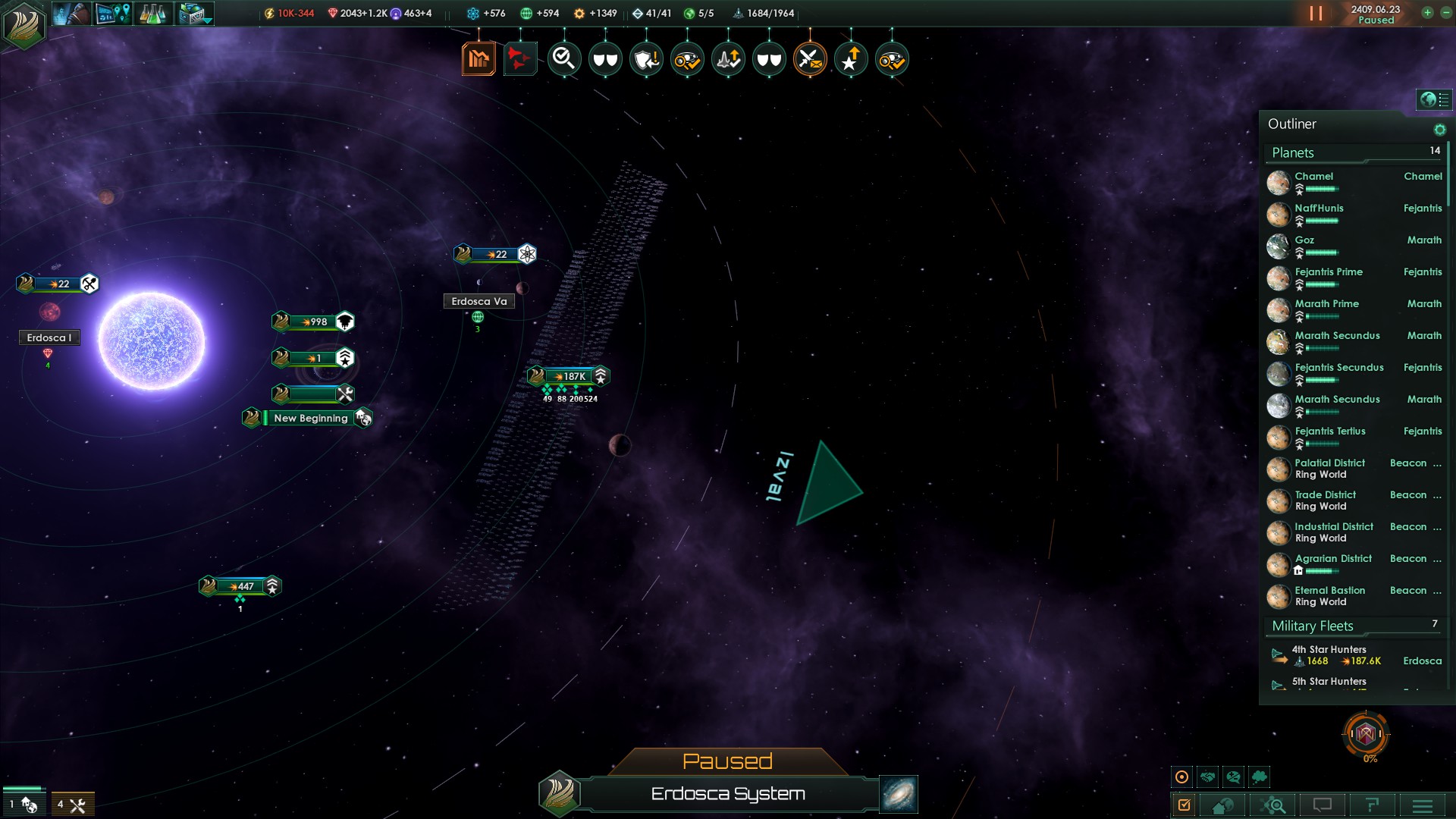Open the red hostile fleets alert
Viewport: 1456px width, 819px height.
pyautogui.click(x=520, y=58)
